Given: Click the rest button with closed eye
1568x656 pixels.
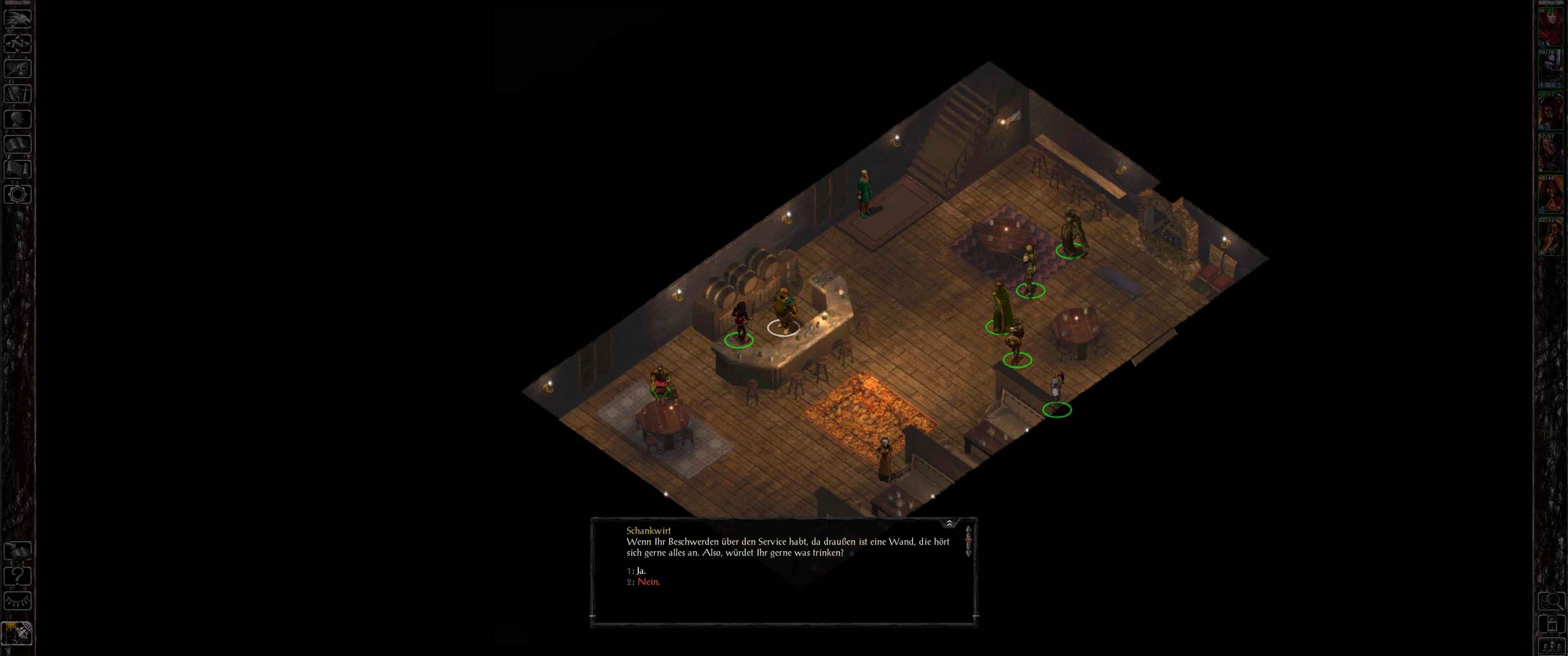Looking at the screenshot, I should pos(18,601).
